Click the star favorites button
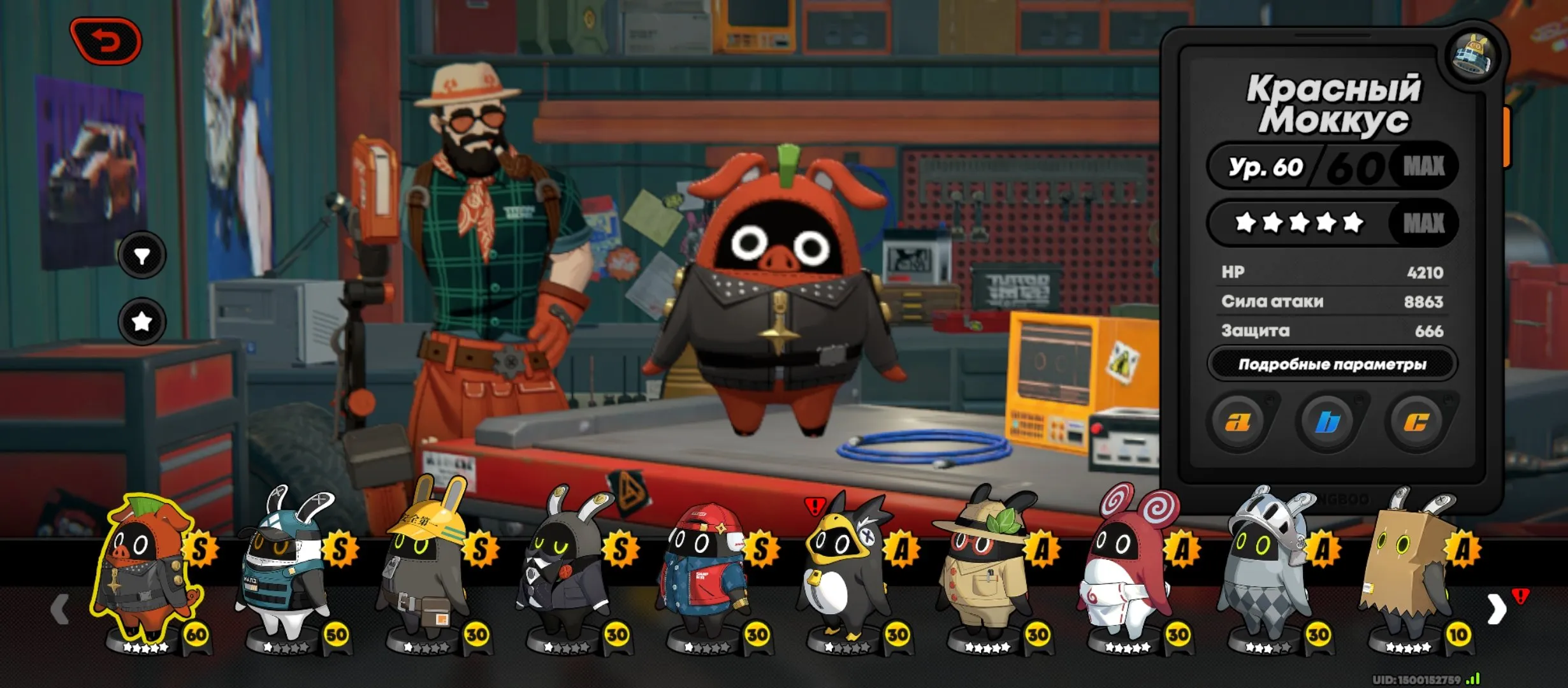 pyautogui.click(x=142, y=322)
